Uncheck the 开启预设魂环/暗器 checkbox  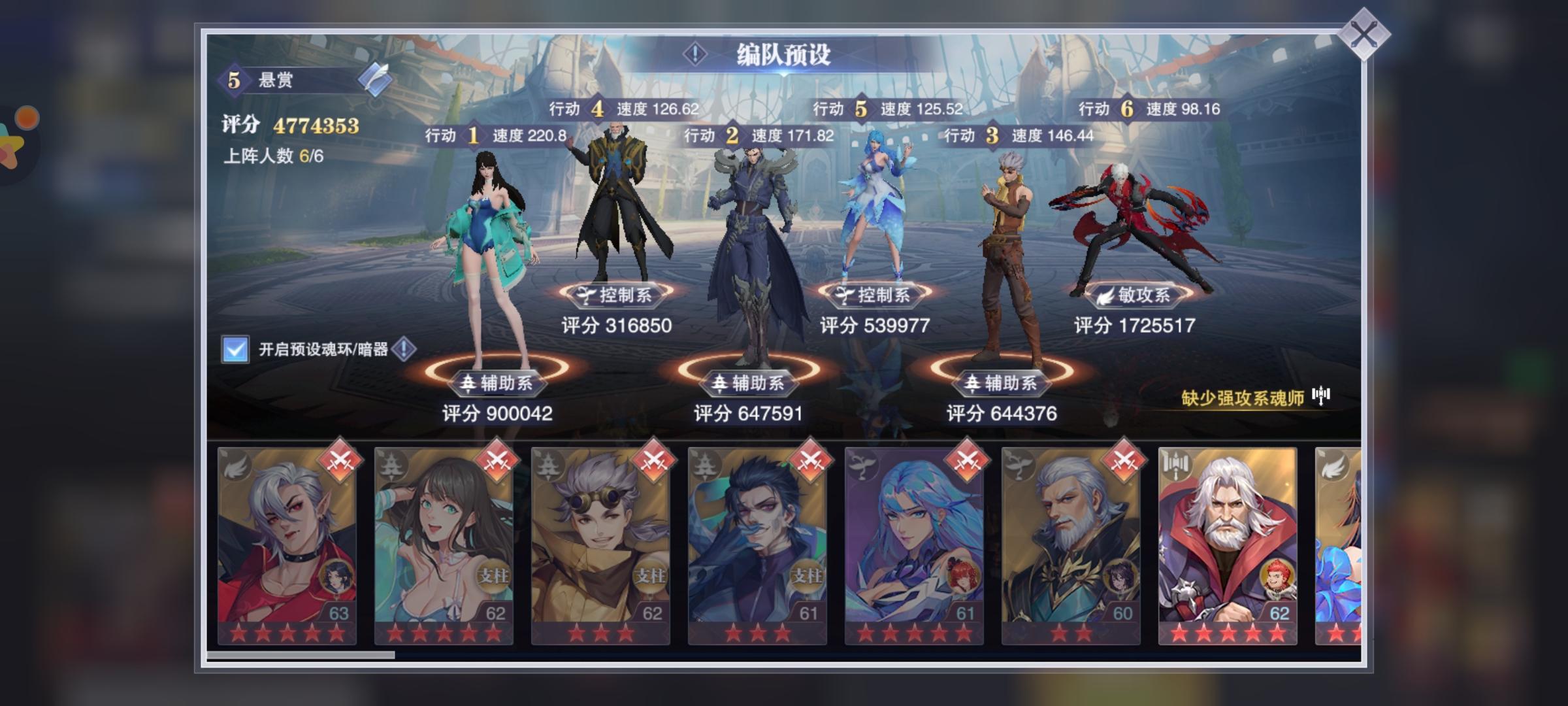click(236, 350)
